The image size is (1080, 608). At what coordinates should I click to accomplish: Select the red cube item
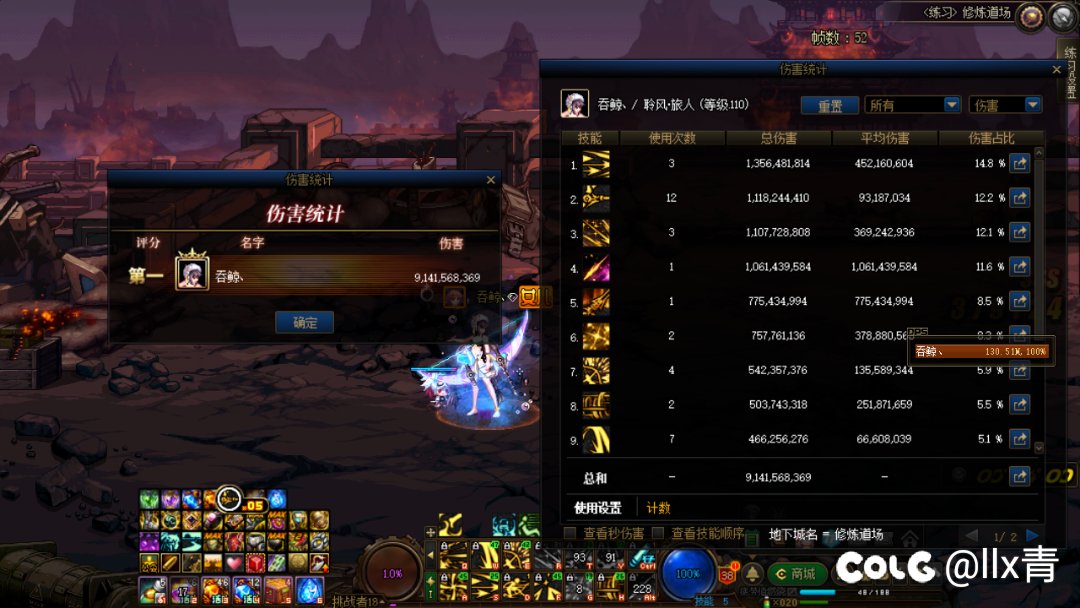tap(254, 562)
